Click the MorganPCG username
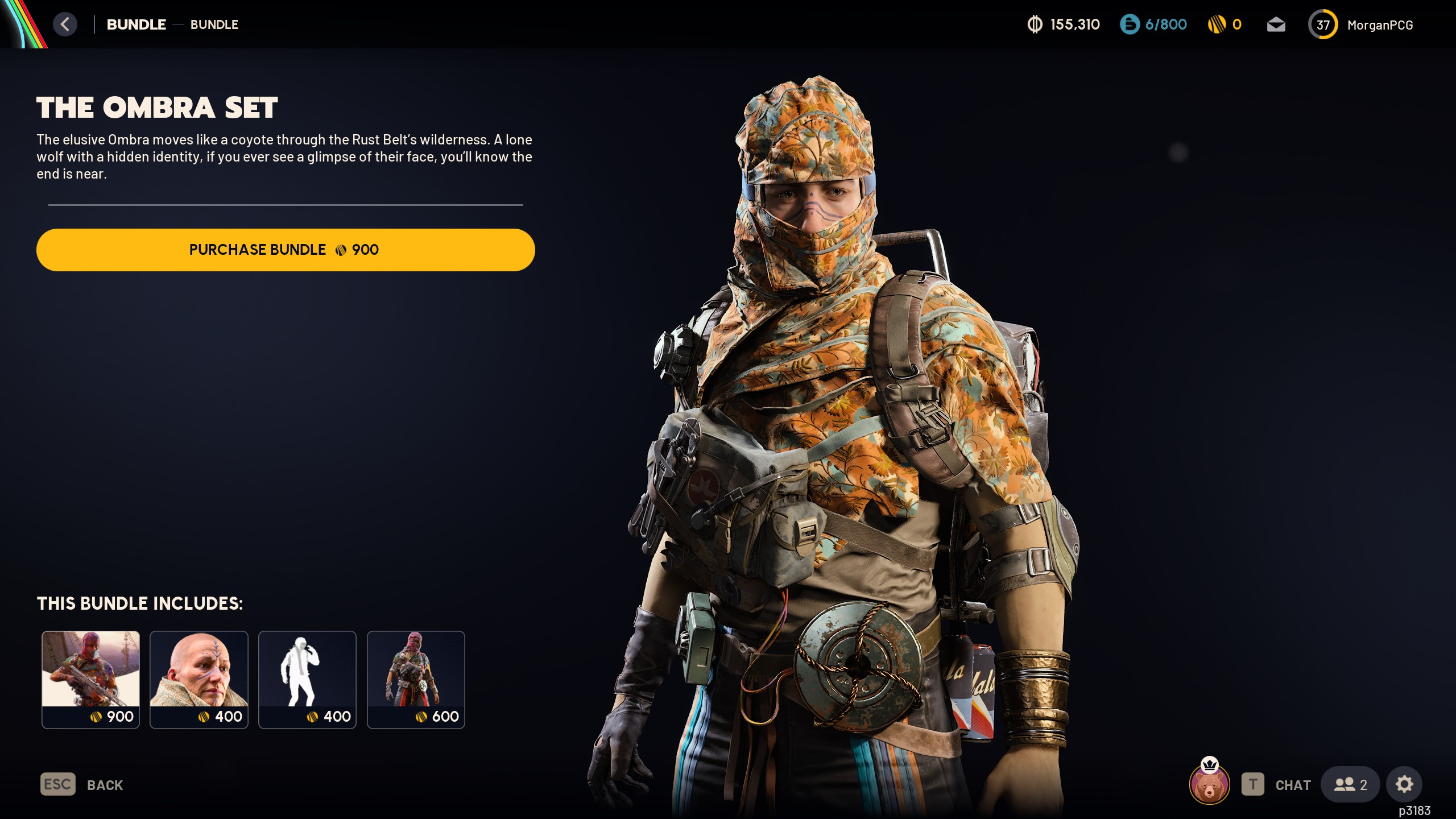The image size is (1456, 819). (x=1381, y=24)
